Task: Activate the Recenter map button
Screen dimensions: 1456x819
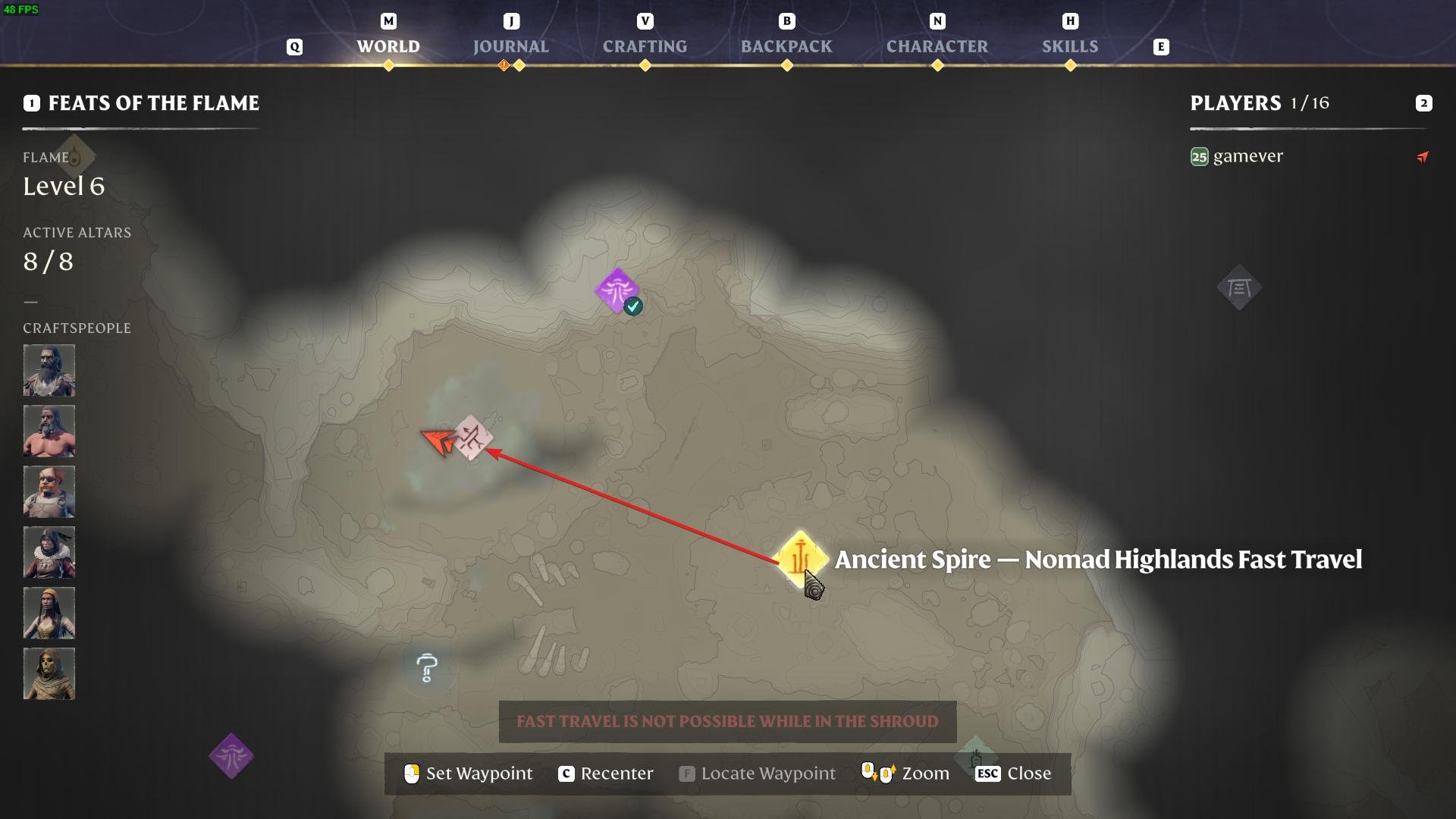Action: pos(606,773)
